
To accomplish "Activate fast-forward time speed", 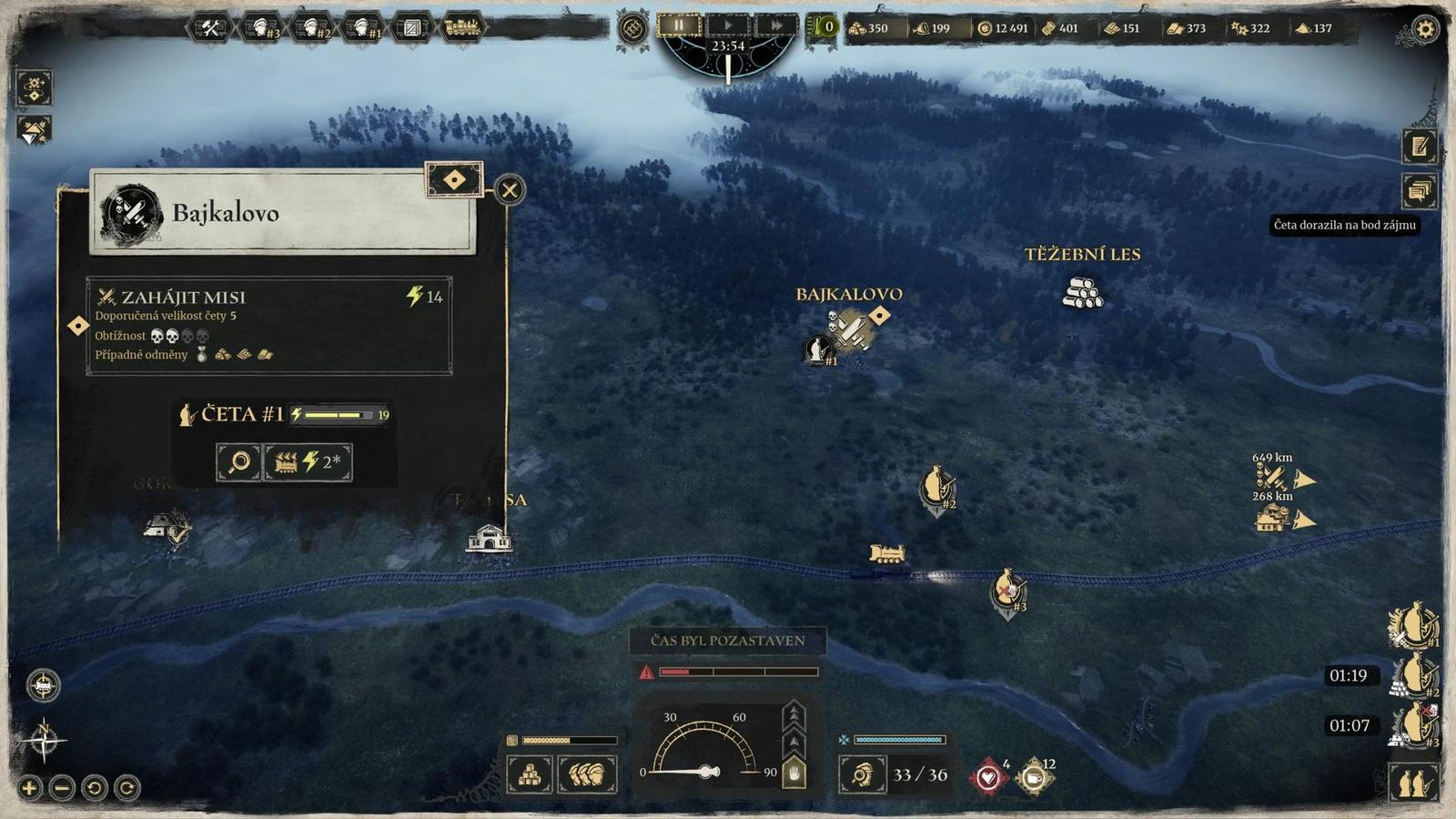I will [x=775, y=25].
